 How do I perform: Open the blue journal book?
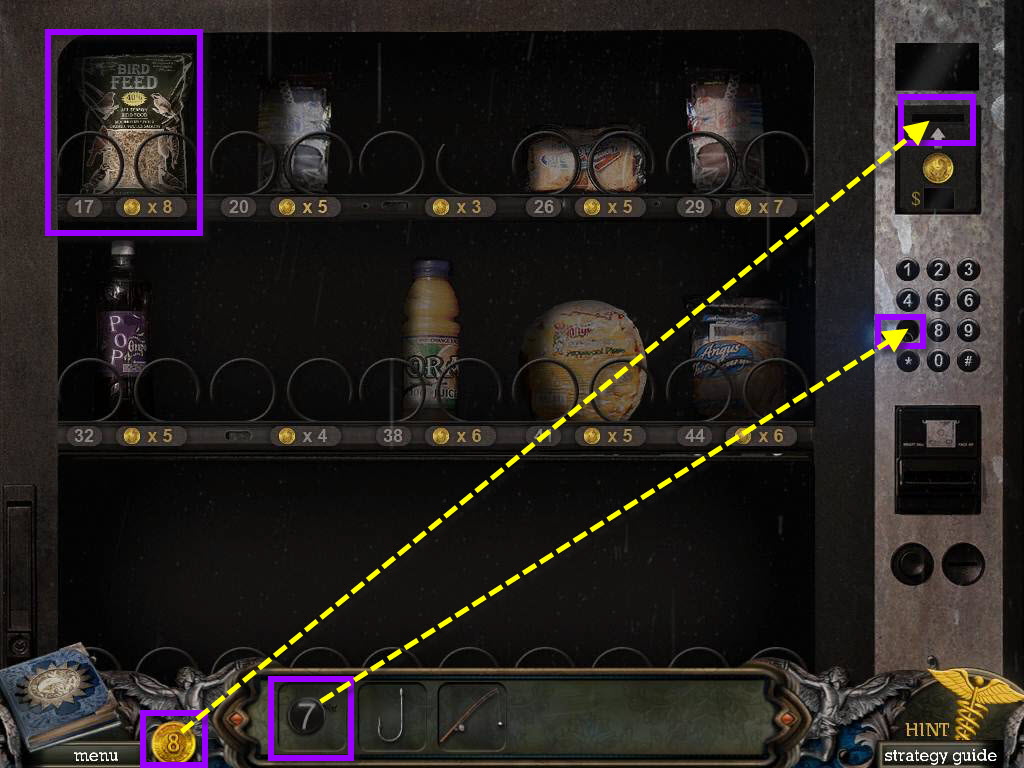pyautogui.click(x=58, y=695)
